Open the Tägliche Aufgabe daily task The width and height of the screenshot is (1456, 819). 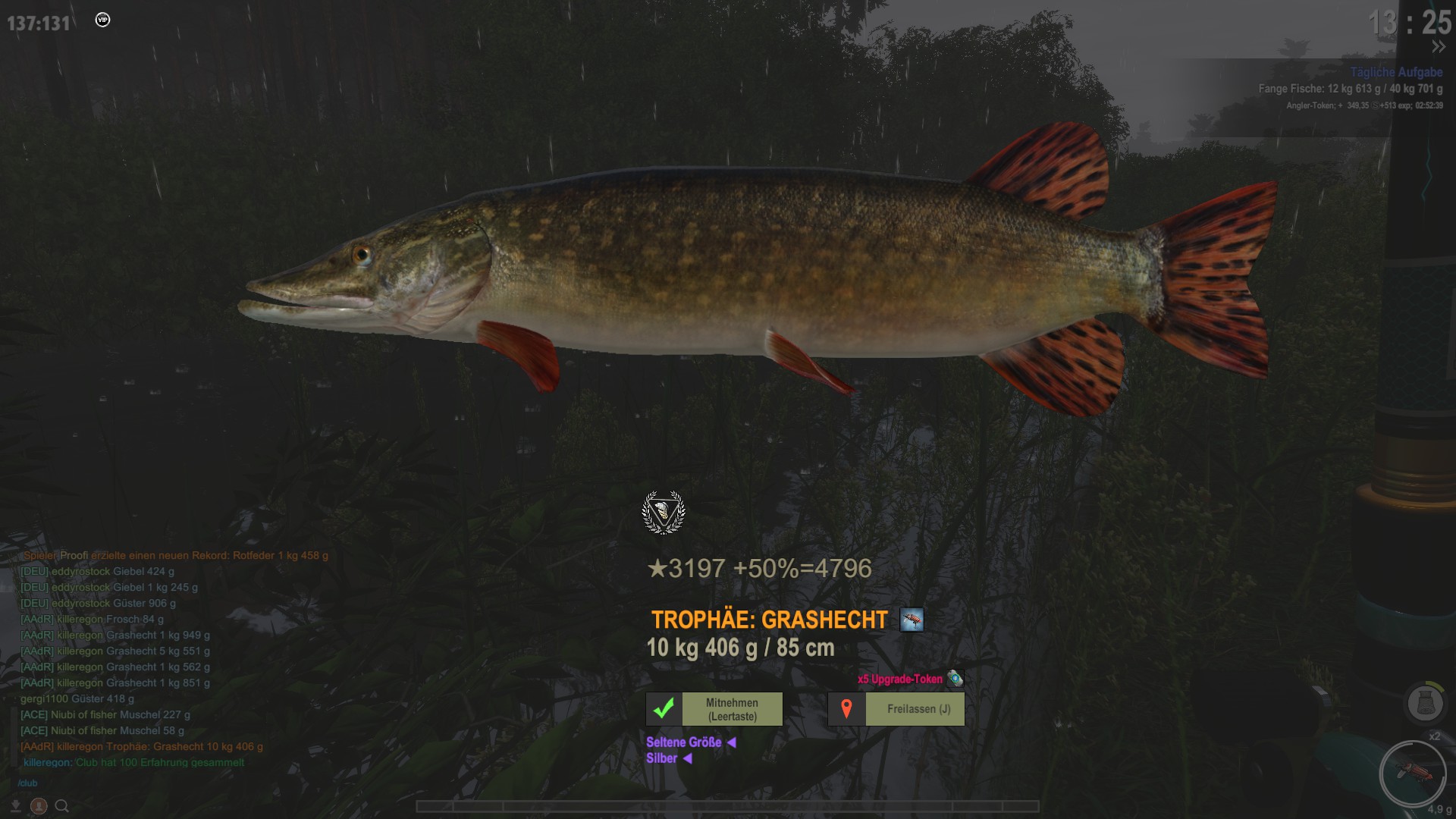click(1395, 72)
